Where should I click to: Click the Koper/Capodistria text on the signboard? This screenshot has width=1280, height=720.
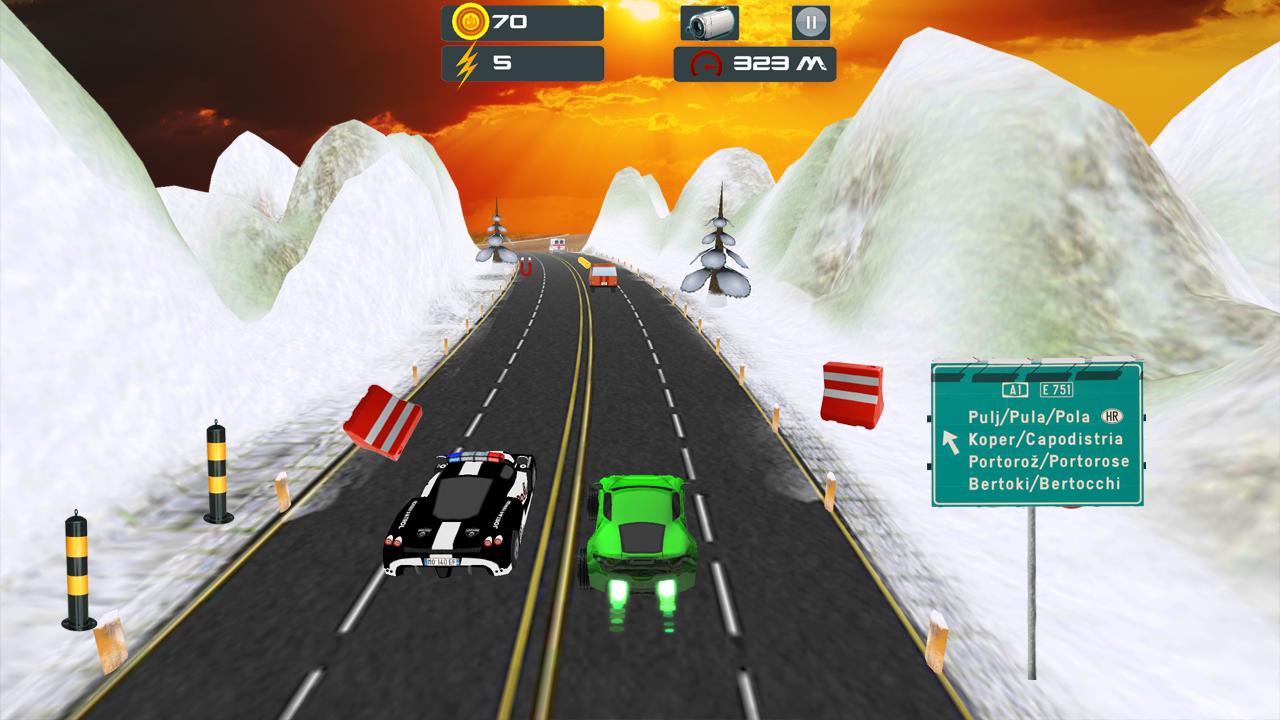[1047, 439]
